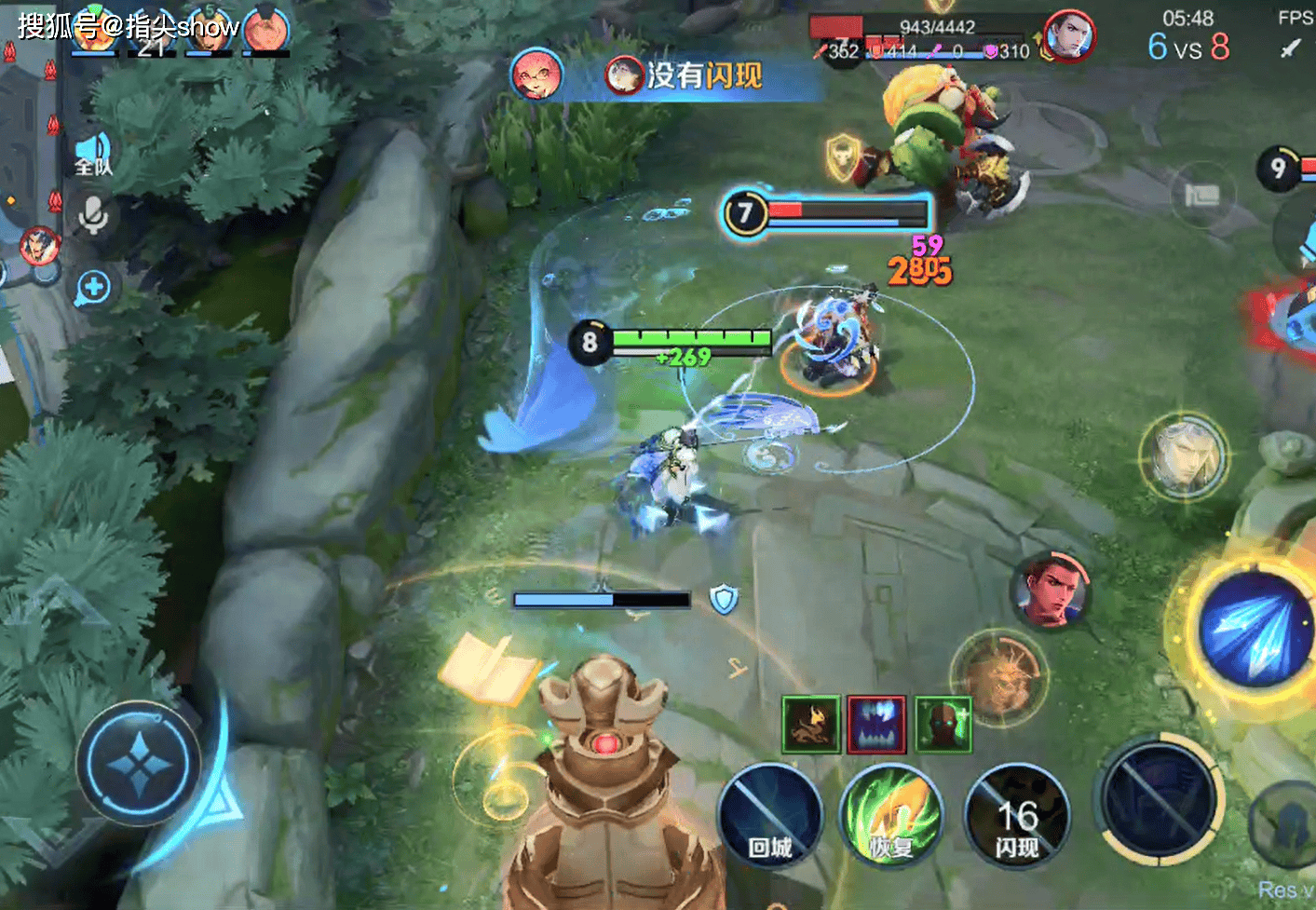Image resolution: width=1316 pixels, height=910 pixels.
Task: Toggle the 全队 team speaker
Action: (x=93, y=154)
